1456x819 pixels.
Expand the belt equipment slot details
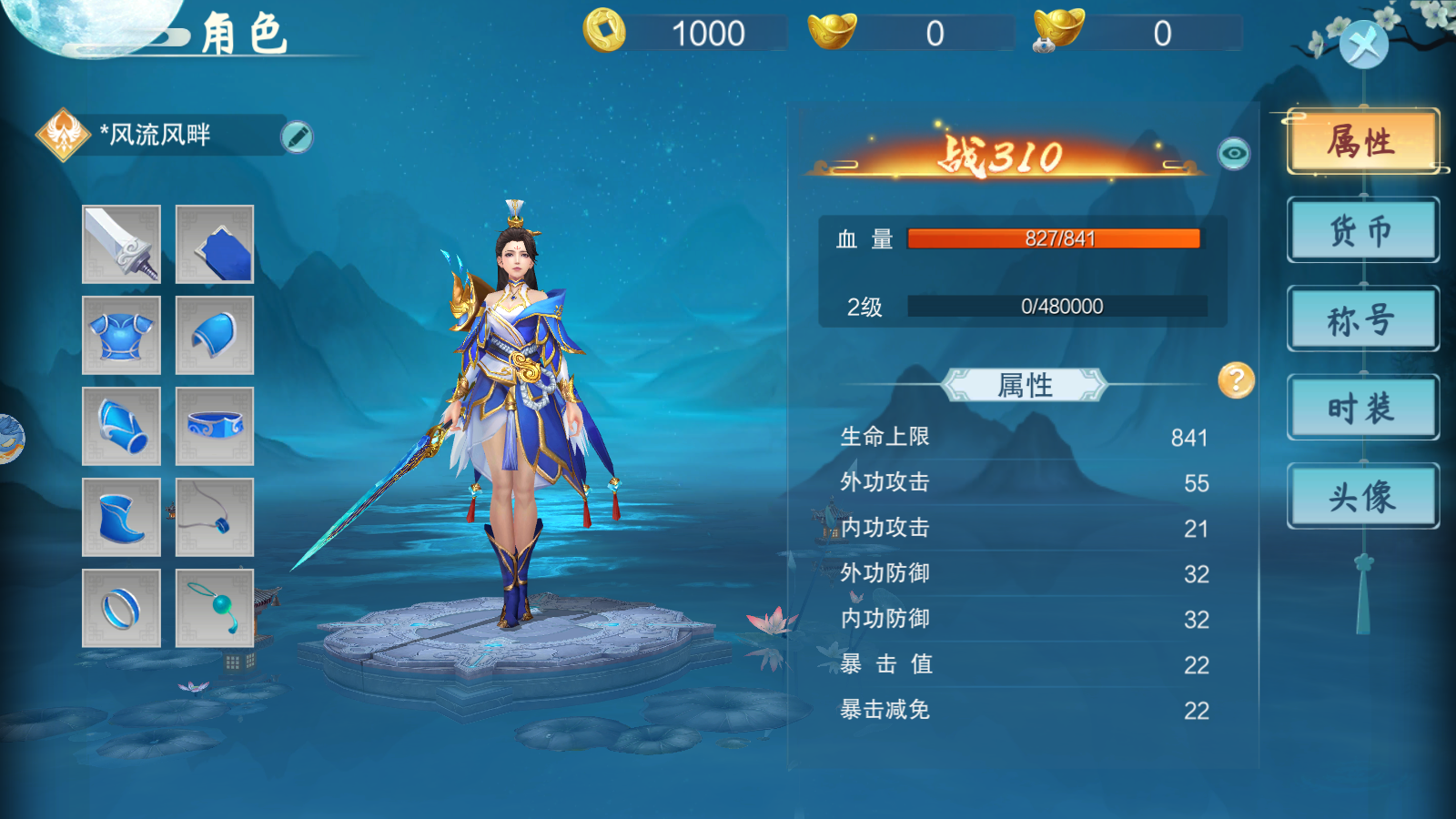click(214, 425)
